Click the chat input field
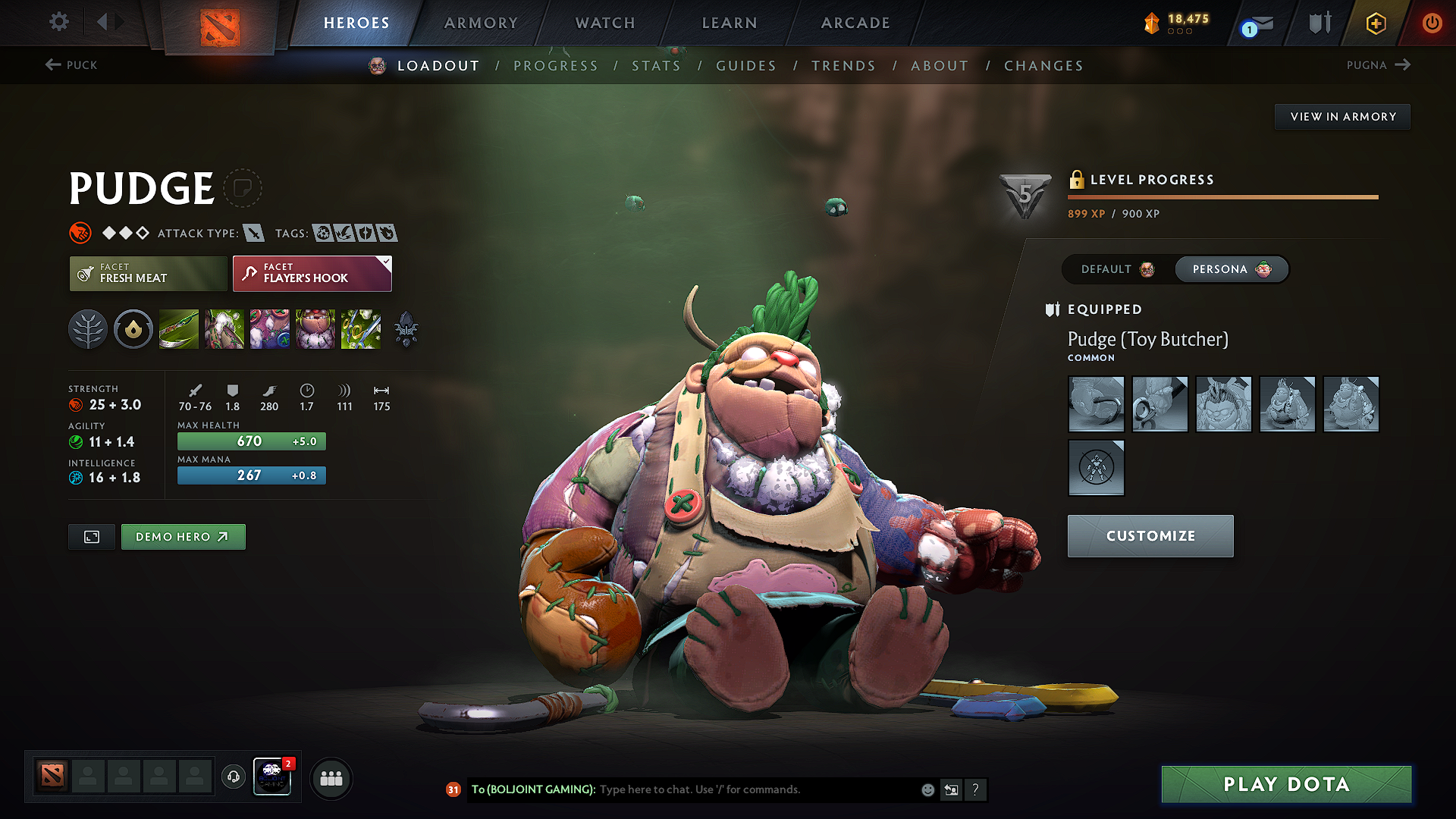Viewport: 1456px width, 819px height. pos(720,789)
